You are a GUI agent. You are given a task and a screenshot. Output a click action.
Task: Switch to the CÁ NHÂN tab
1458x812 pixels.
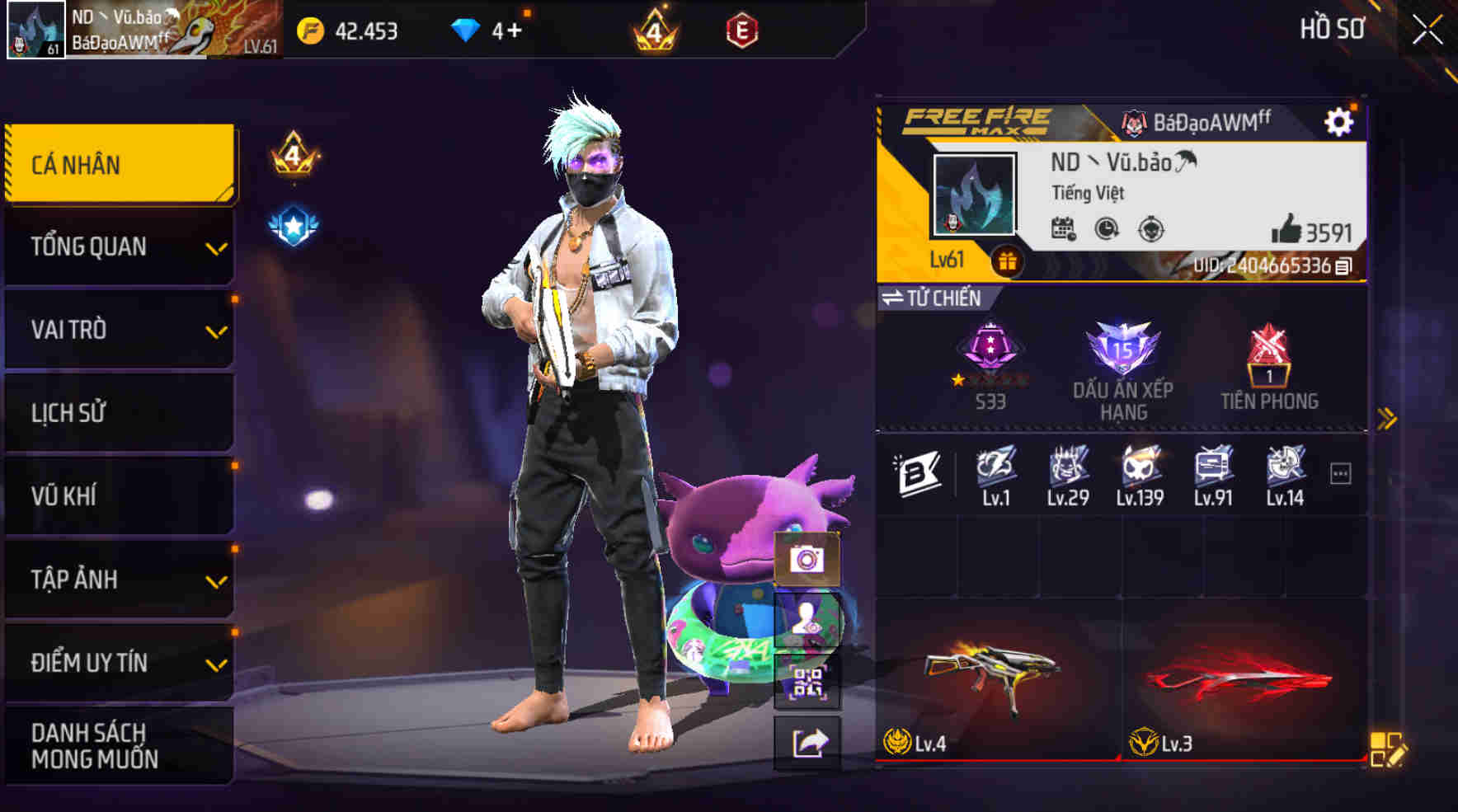click(120, 163)
